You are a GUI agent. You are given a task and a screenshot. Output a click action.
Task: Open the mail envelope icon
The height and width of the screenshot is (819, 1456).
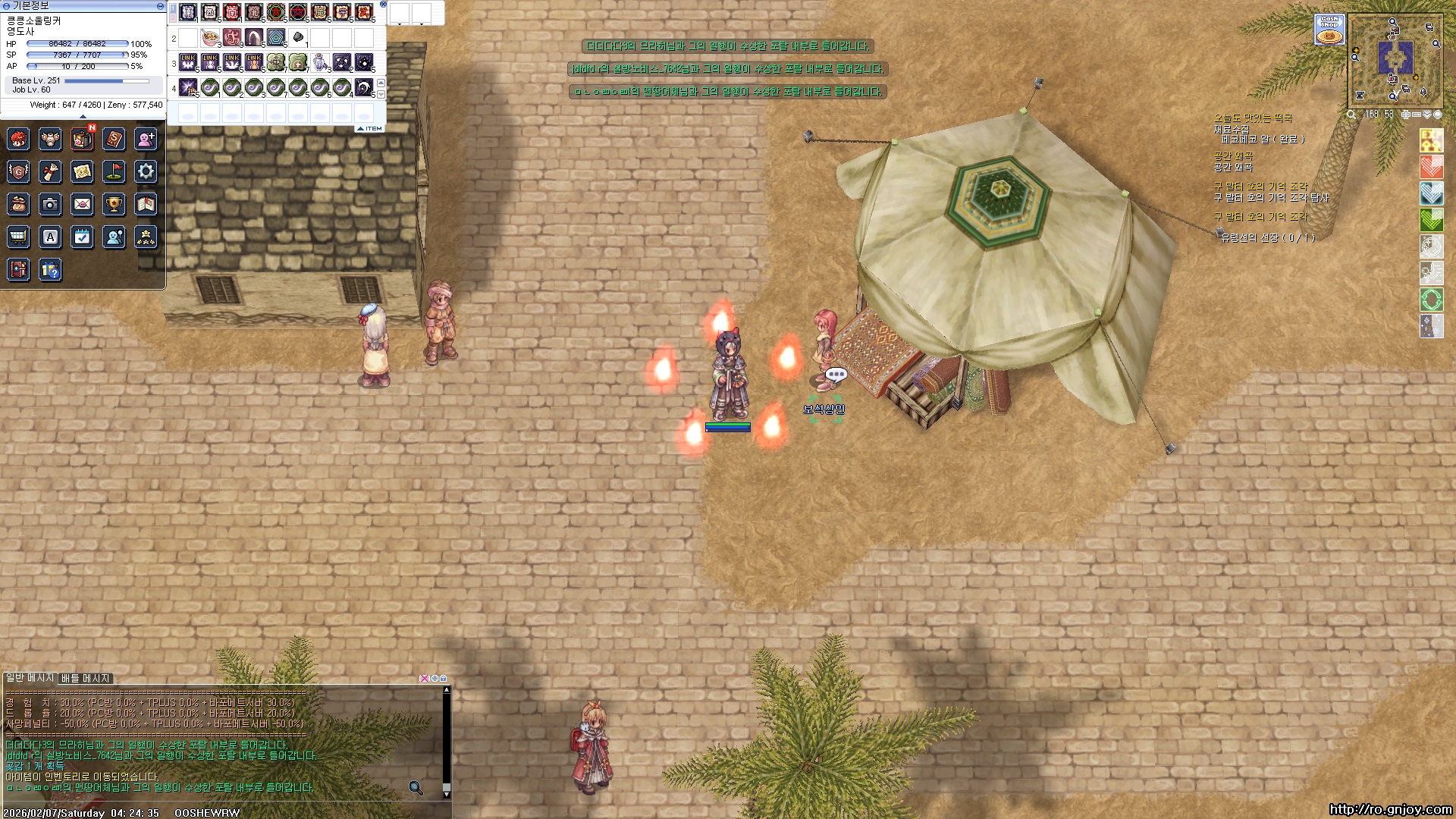82,204
